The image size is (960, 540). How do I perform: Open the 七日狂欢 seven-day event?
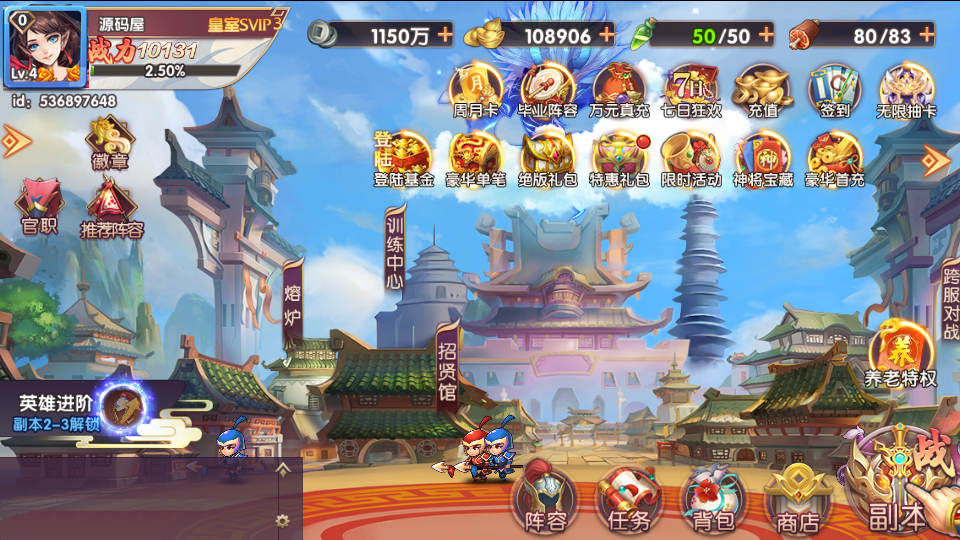pos(691,90)
